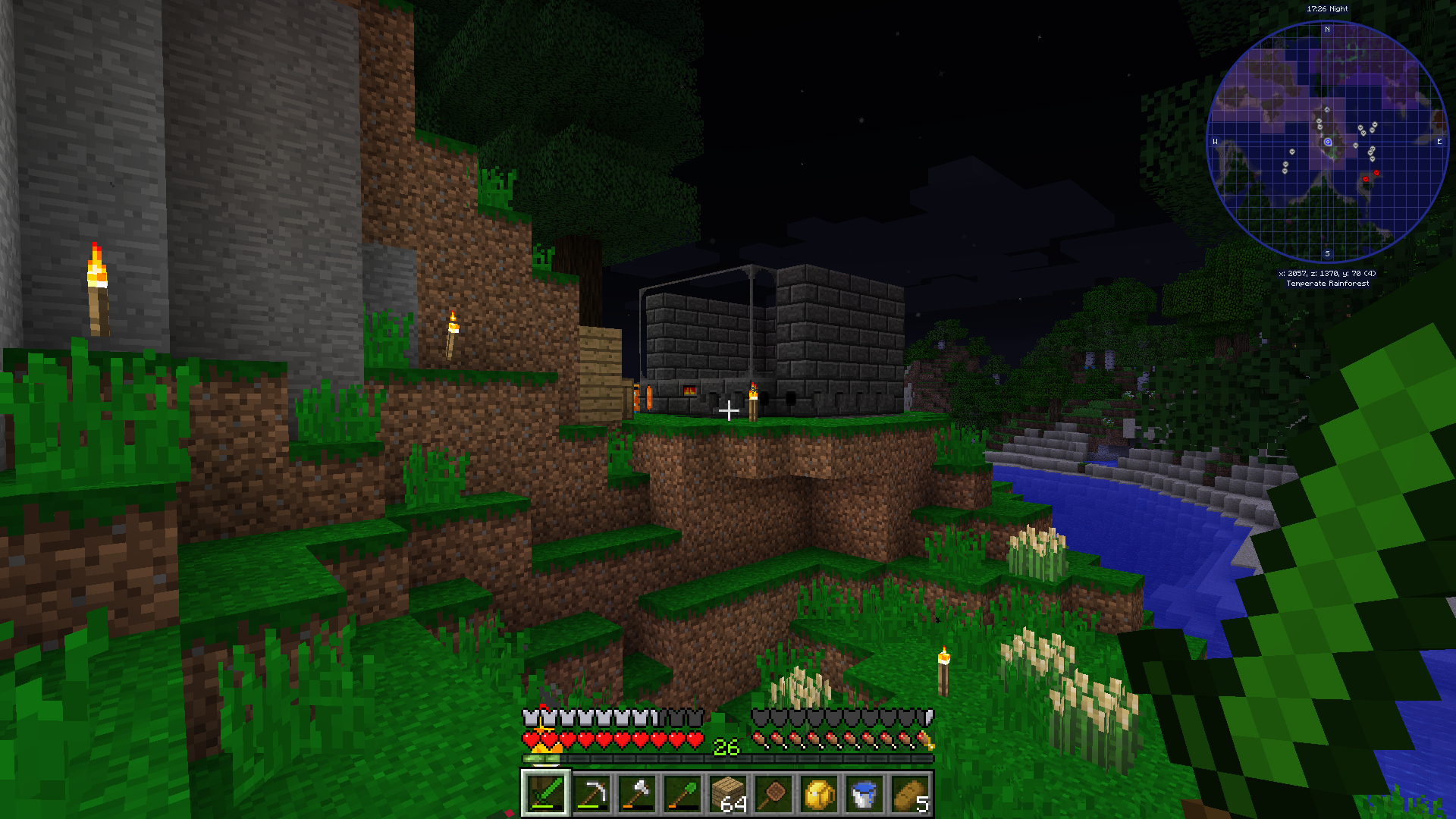
Task: Select the pickaxe in the hotbar
Action: (591, 793)
